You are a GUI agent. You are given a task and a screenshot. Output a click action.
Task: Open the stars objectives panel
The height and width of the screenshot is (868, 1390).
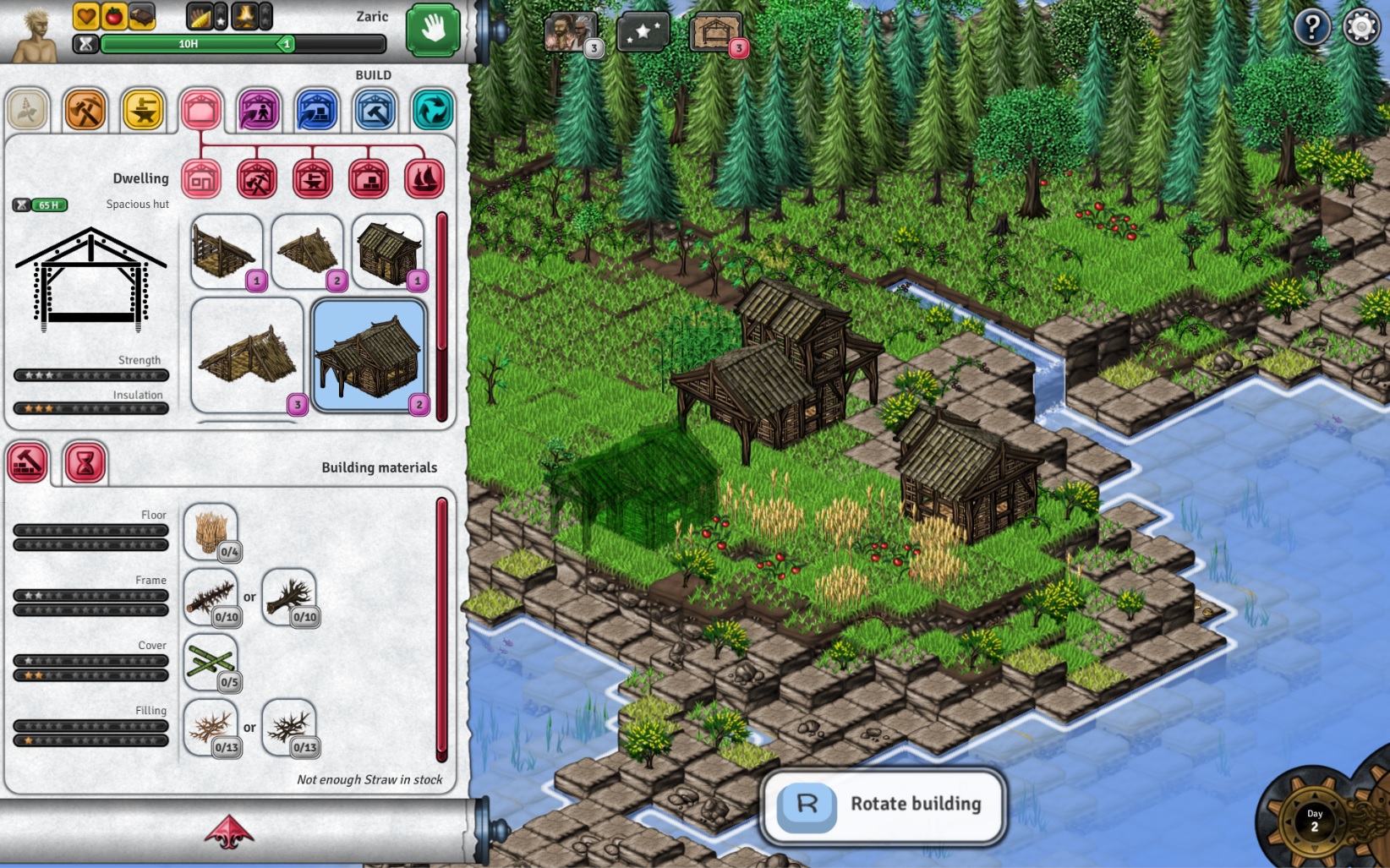click(643, 33)
